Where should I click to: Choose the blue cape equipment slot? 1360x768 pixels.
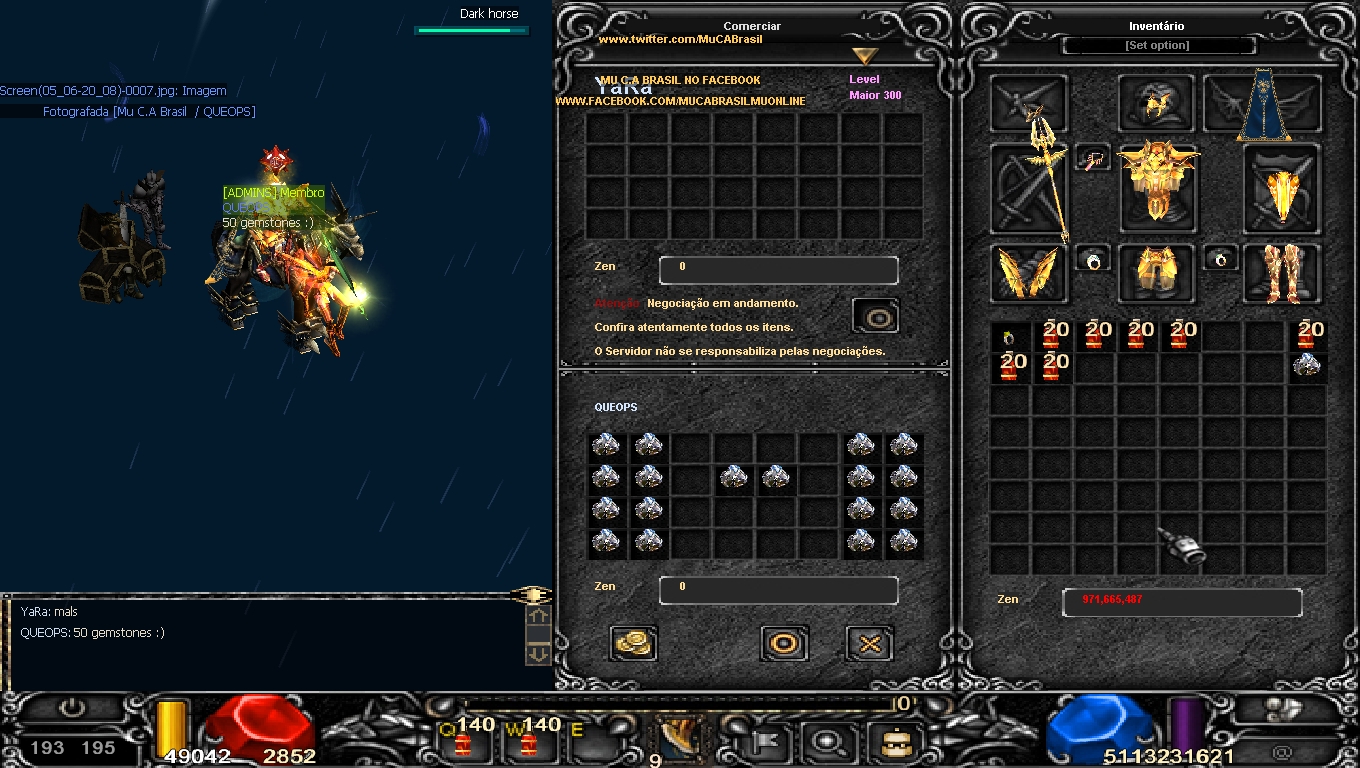(x=1263, y=104)
